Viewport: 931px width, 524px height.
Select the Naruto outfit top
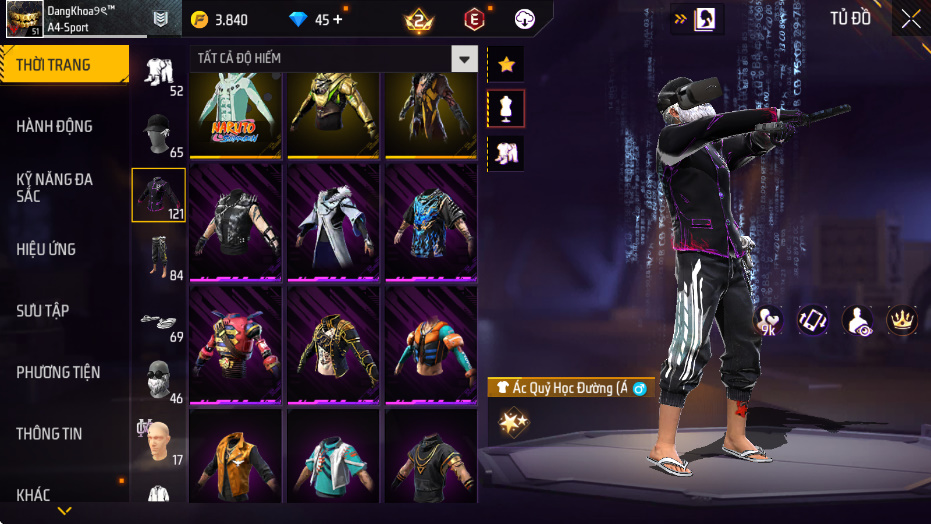tap(235, 113)
